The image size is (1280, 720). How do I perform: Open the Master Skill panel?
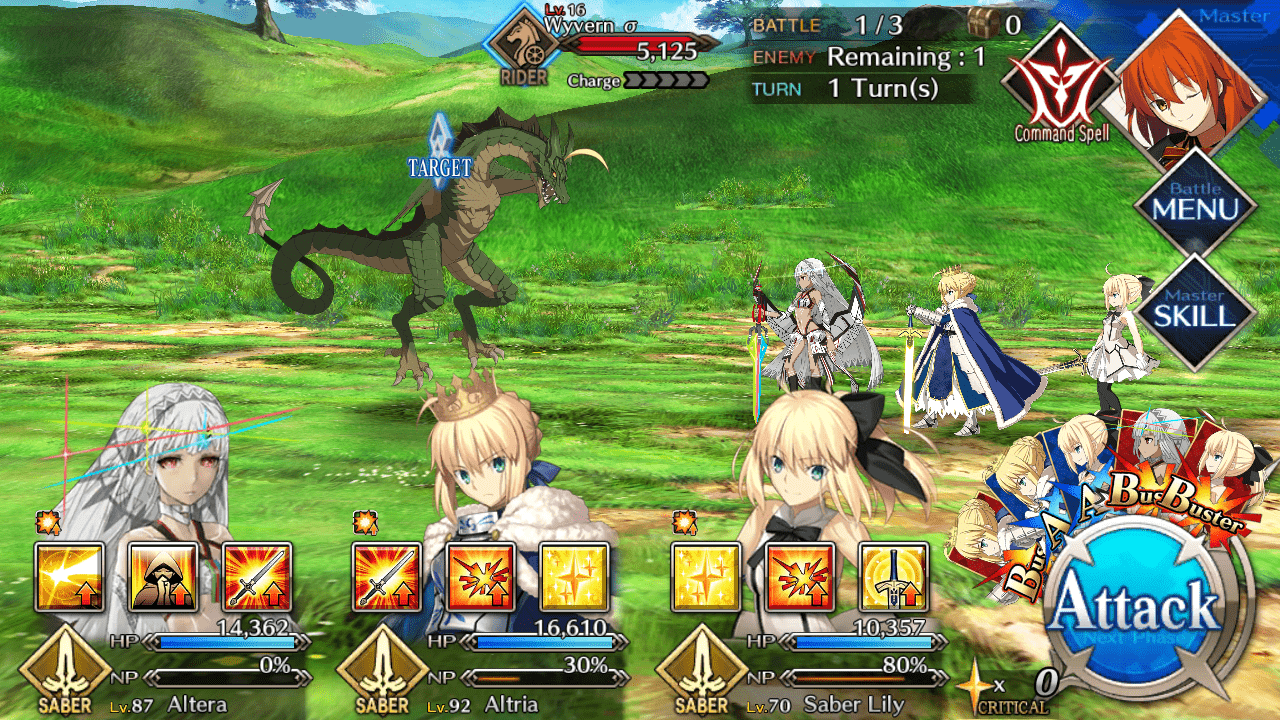pyautogui.click(x=1194, y=312)
